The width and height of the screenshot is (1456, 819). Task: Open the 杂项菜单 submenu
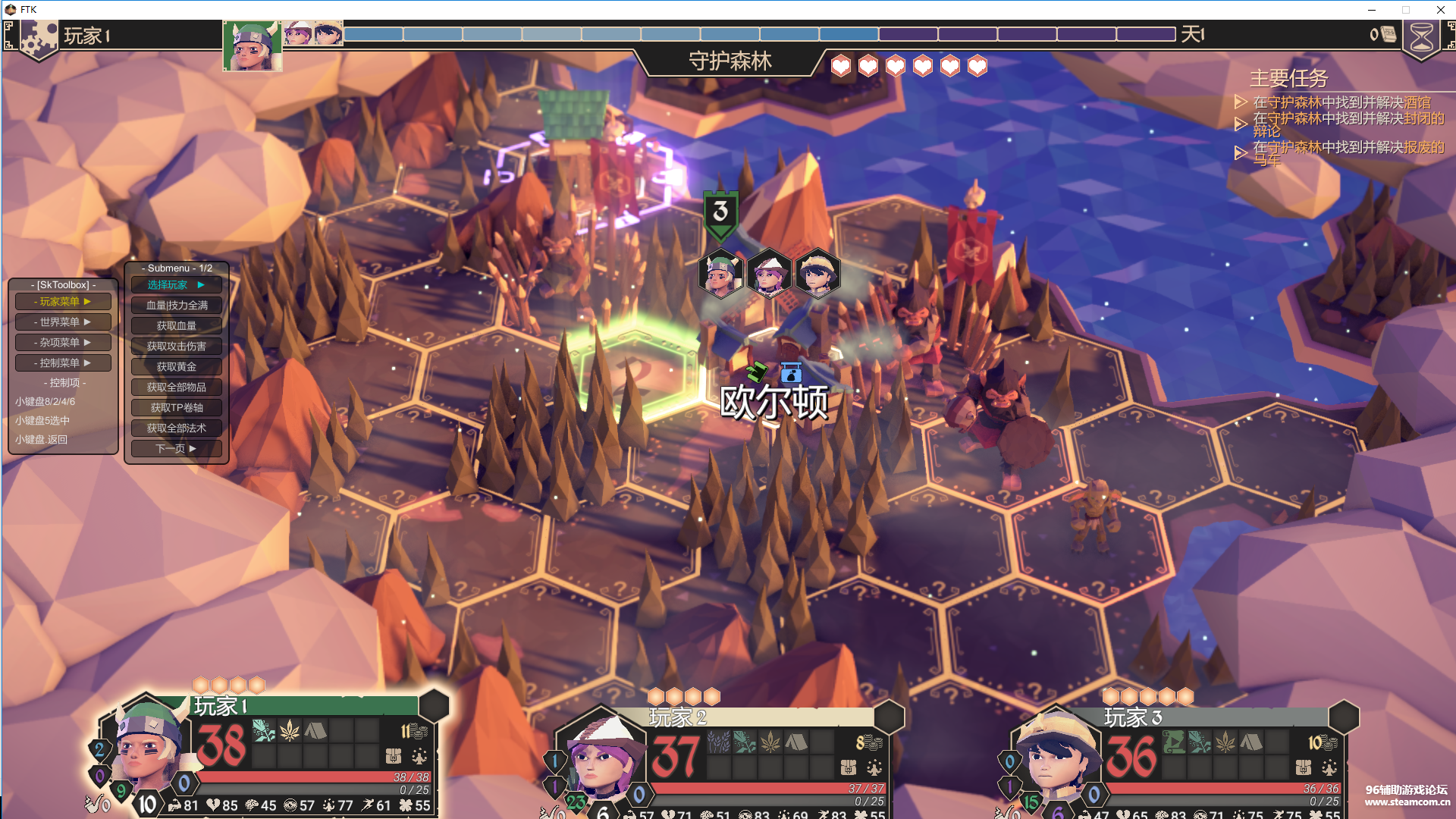click(63, 343)
